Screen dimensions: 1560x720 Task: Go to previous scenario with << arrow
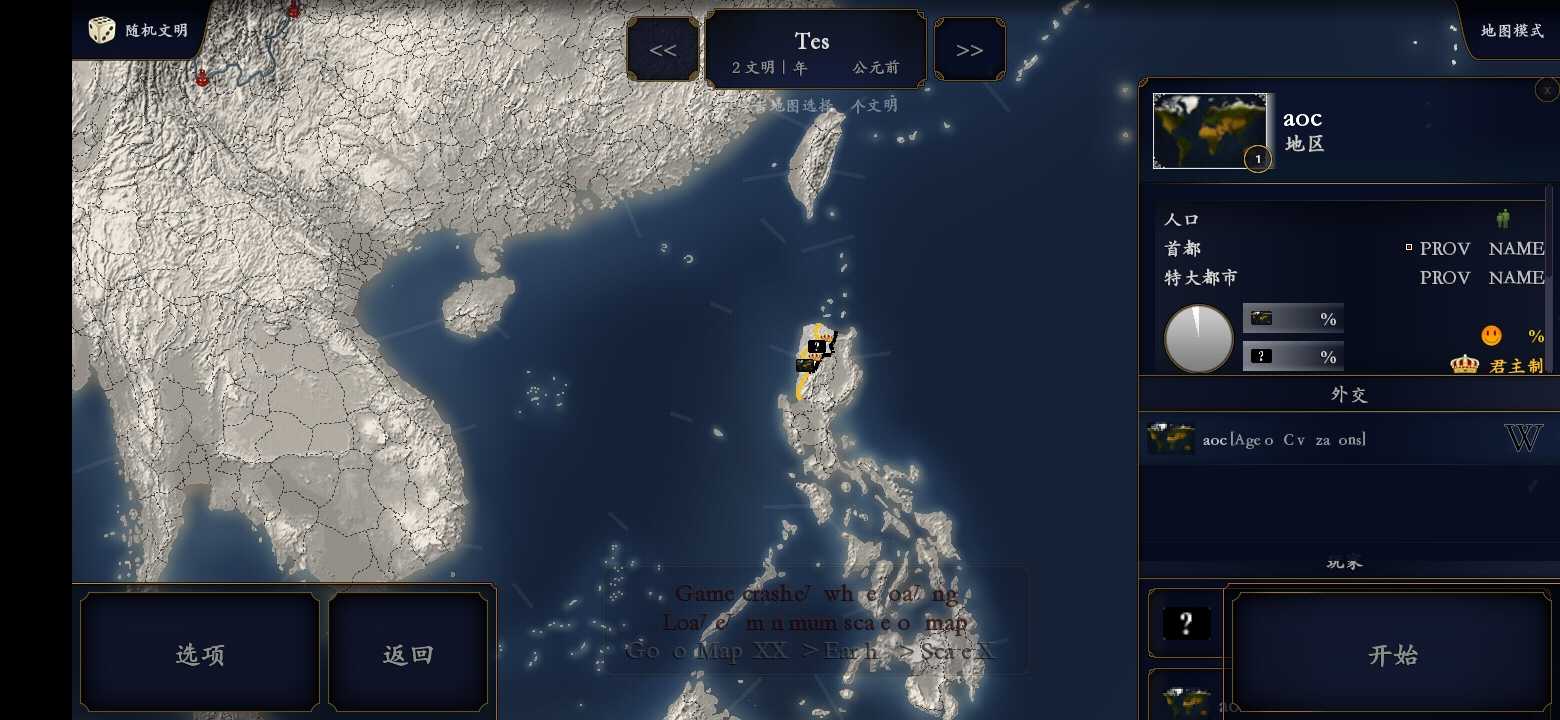pyautogui.click(x=662, y=50)
